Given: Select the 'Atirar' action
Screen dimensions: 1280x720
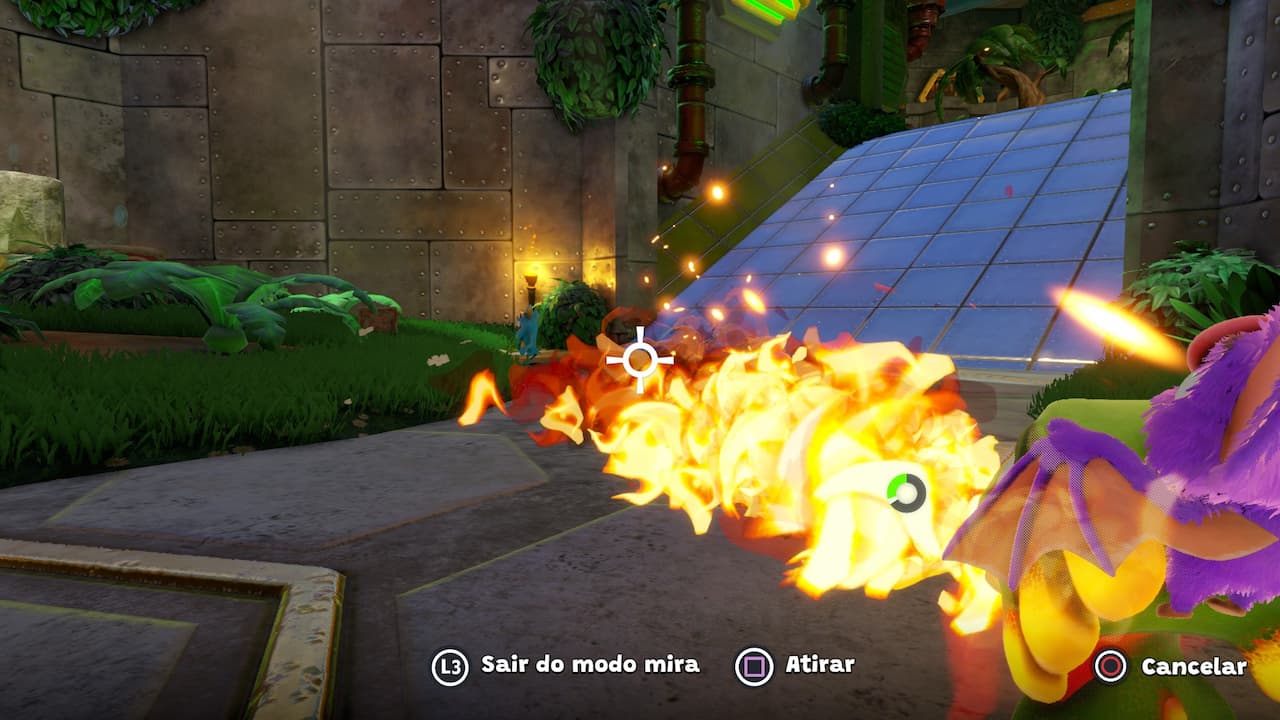Looking at the screenshot, I should pos(820,662).
